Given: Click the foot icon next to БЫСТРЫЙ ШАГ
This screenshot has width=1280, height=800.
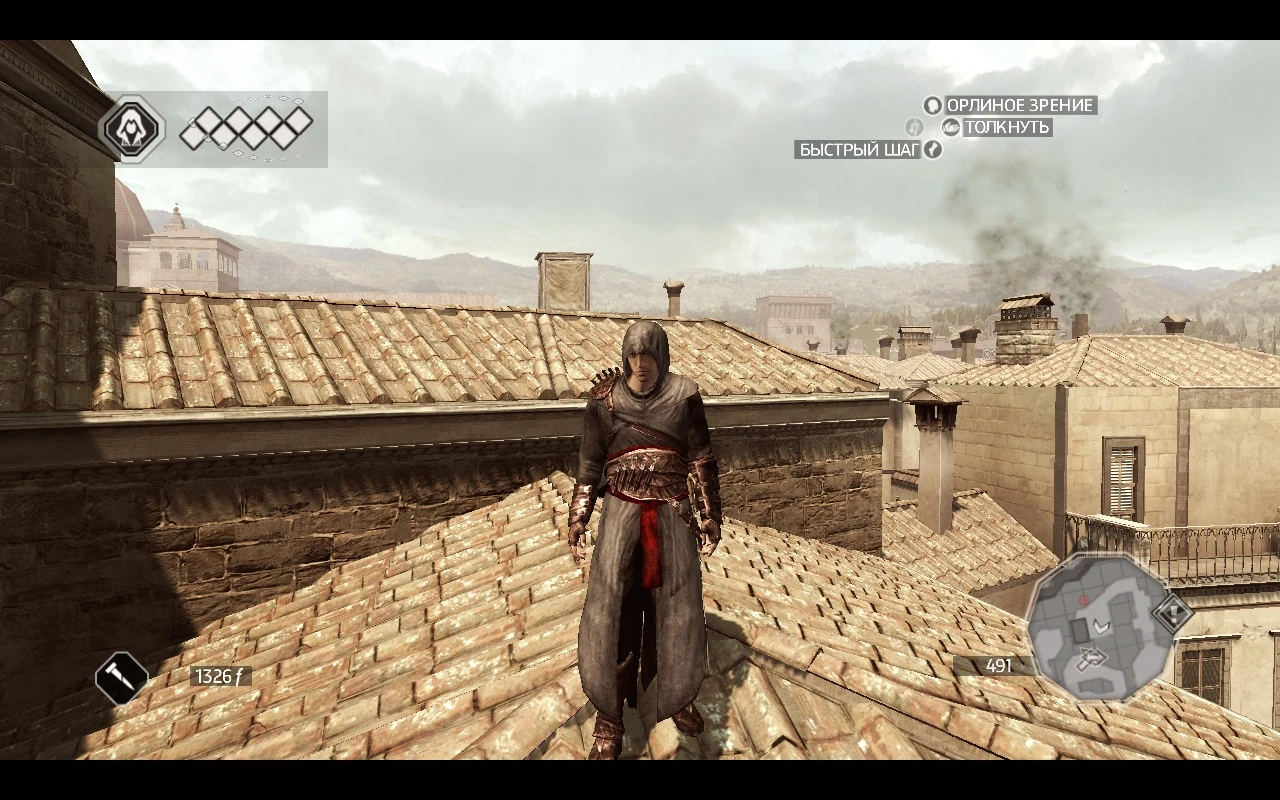Looking at the screenshot, I should pyautogui.click(x=932, y=149).
